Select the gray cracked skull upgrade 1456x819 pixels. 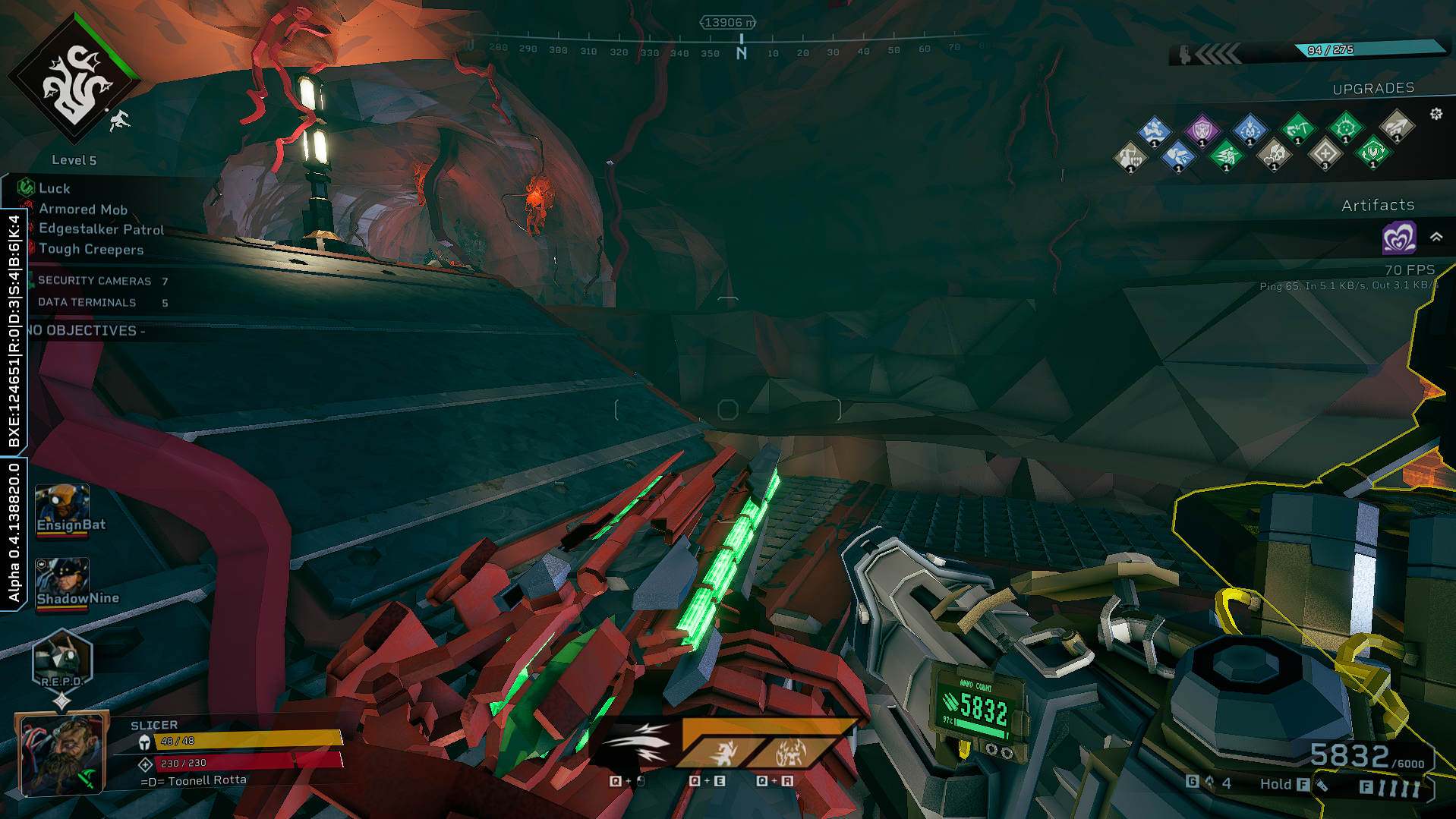coord(1274,154)
